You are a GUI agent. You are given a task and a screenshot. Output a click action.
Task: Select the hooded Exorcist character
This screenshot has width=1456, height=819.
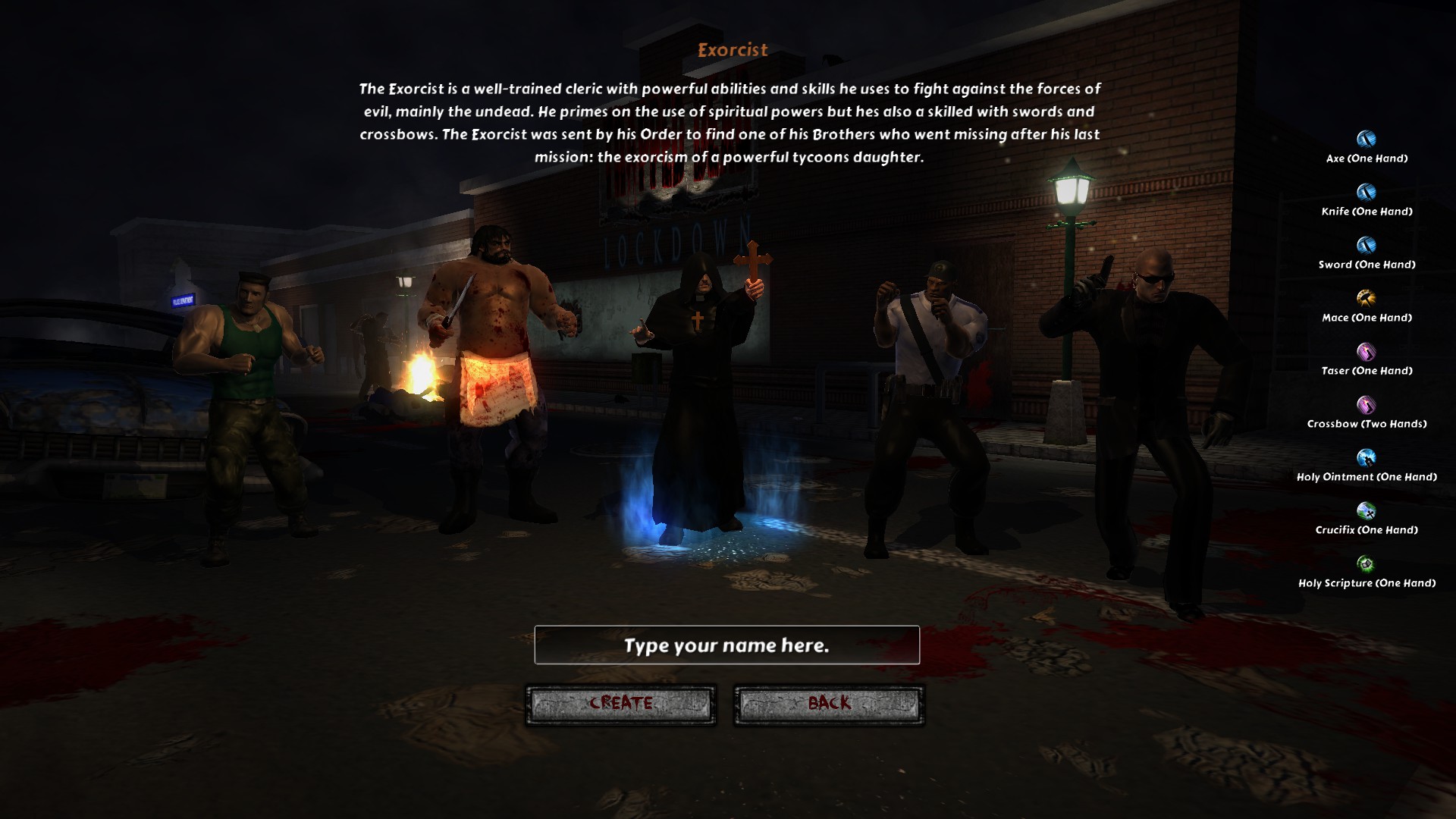698,394
